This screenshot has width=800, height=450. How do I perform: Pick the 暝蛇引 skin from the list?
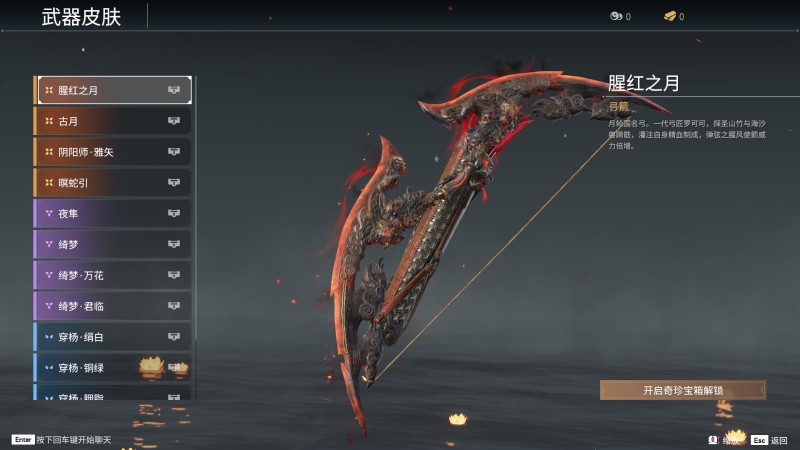tap(113, 183)
